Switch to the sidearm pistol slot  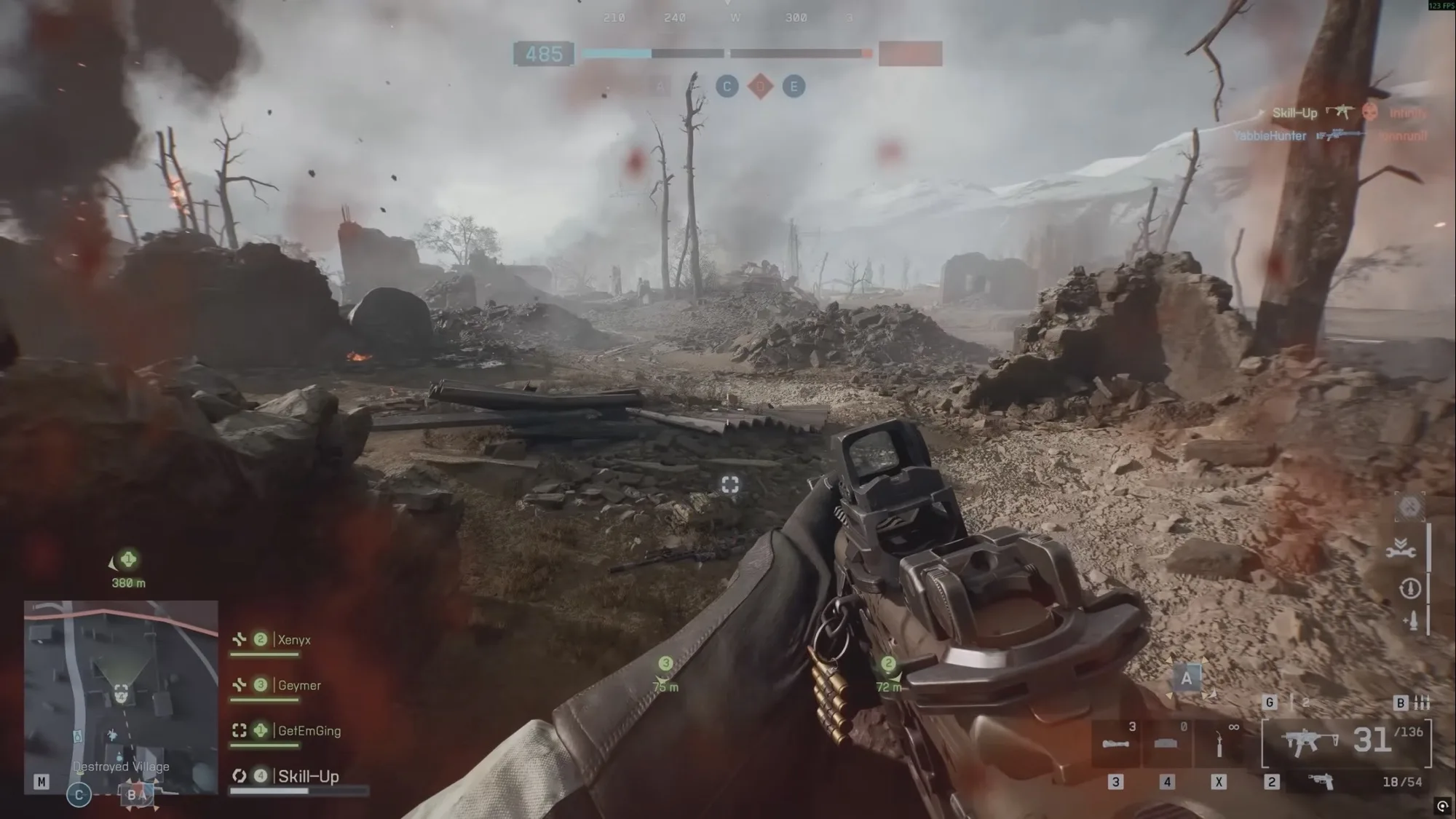pos(1321,781)
